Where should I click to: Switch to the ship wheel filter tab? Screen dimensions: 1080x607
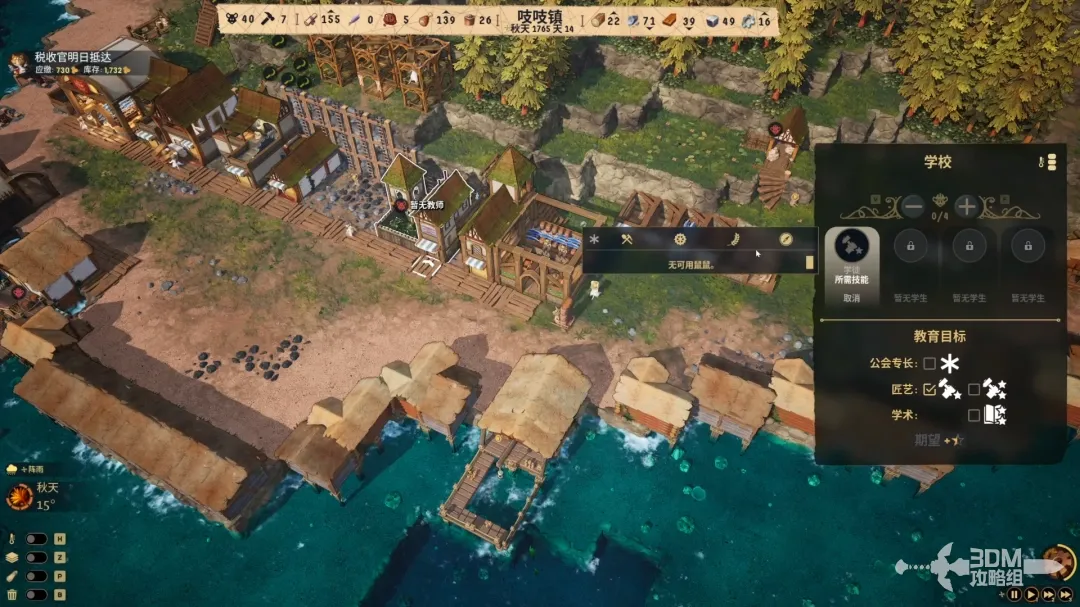(x=680, y=240)
